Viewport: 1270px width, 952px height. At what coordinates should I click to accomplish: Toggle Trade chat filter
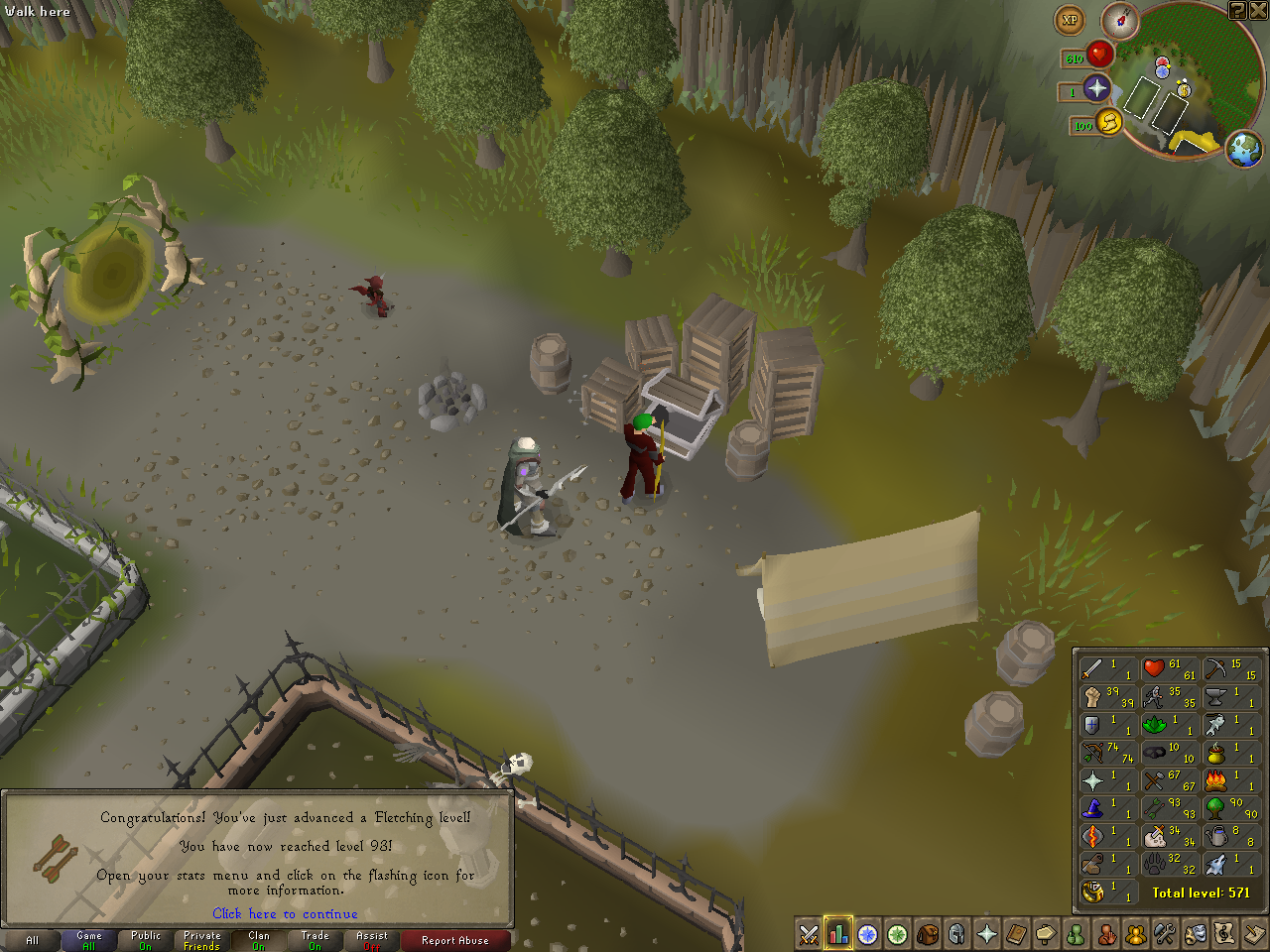click(314, 939)
